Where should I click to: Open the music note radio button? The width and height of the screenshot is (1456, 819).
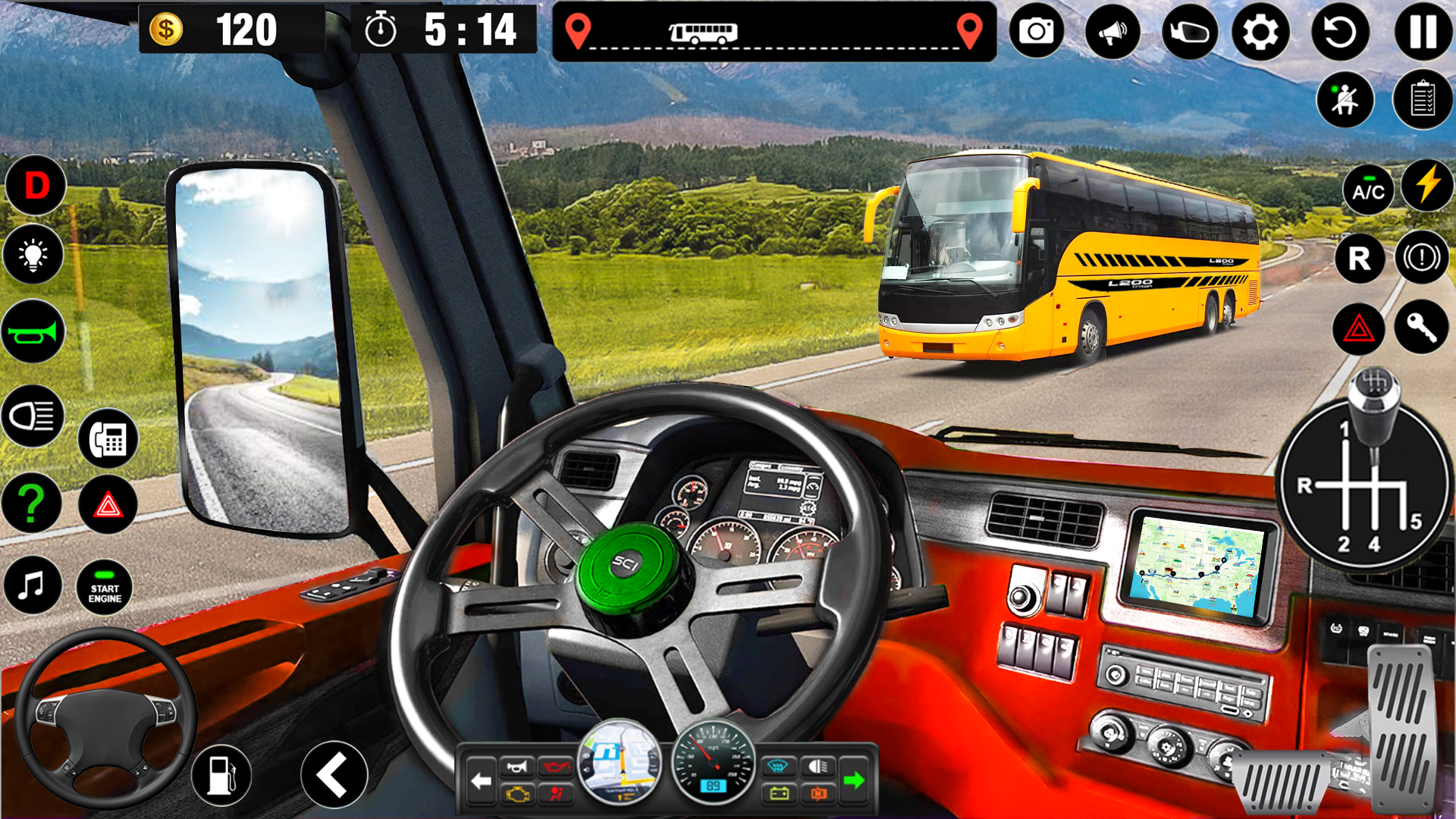pyautogui.click(x=32, y=585)
